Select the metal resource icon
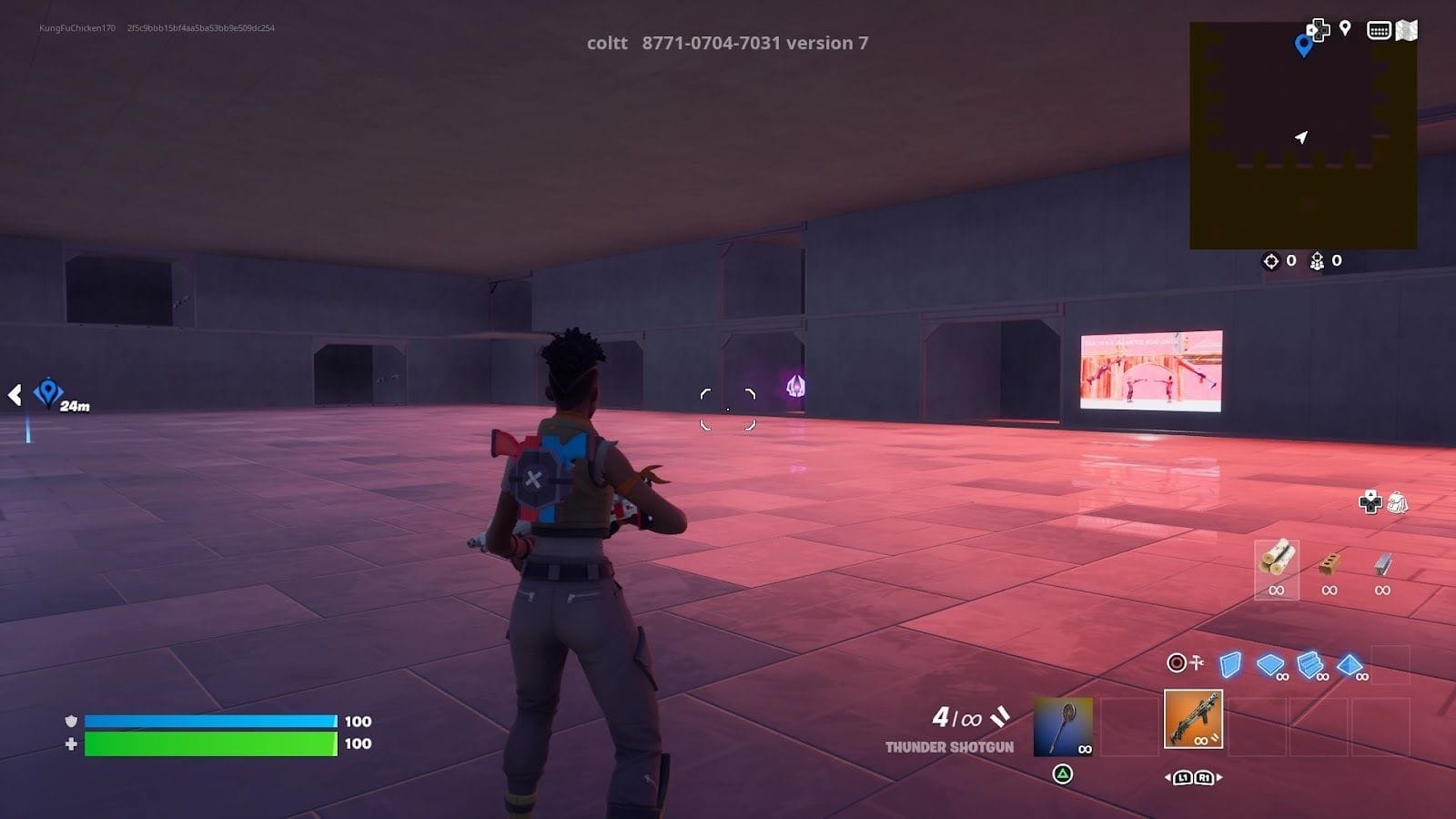The width and height of the screenshot is (1456, 819). tap(1381, 562)
